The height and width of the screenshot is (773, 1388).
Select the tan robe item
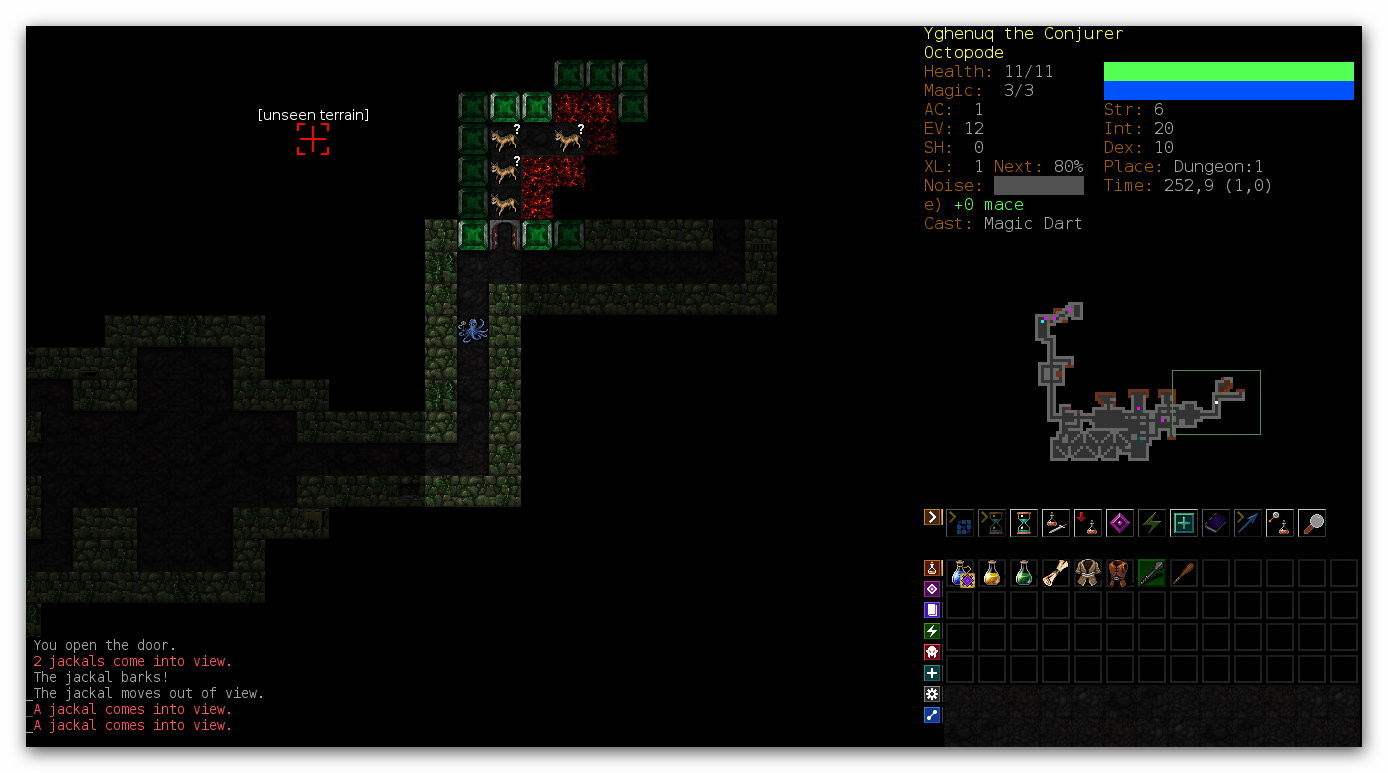click(1088, 573)
